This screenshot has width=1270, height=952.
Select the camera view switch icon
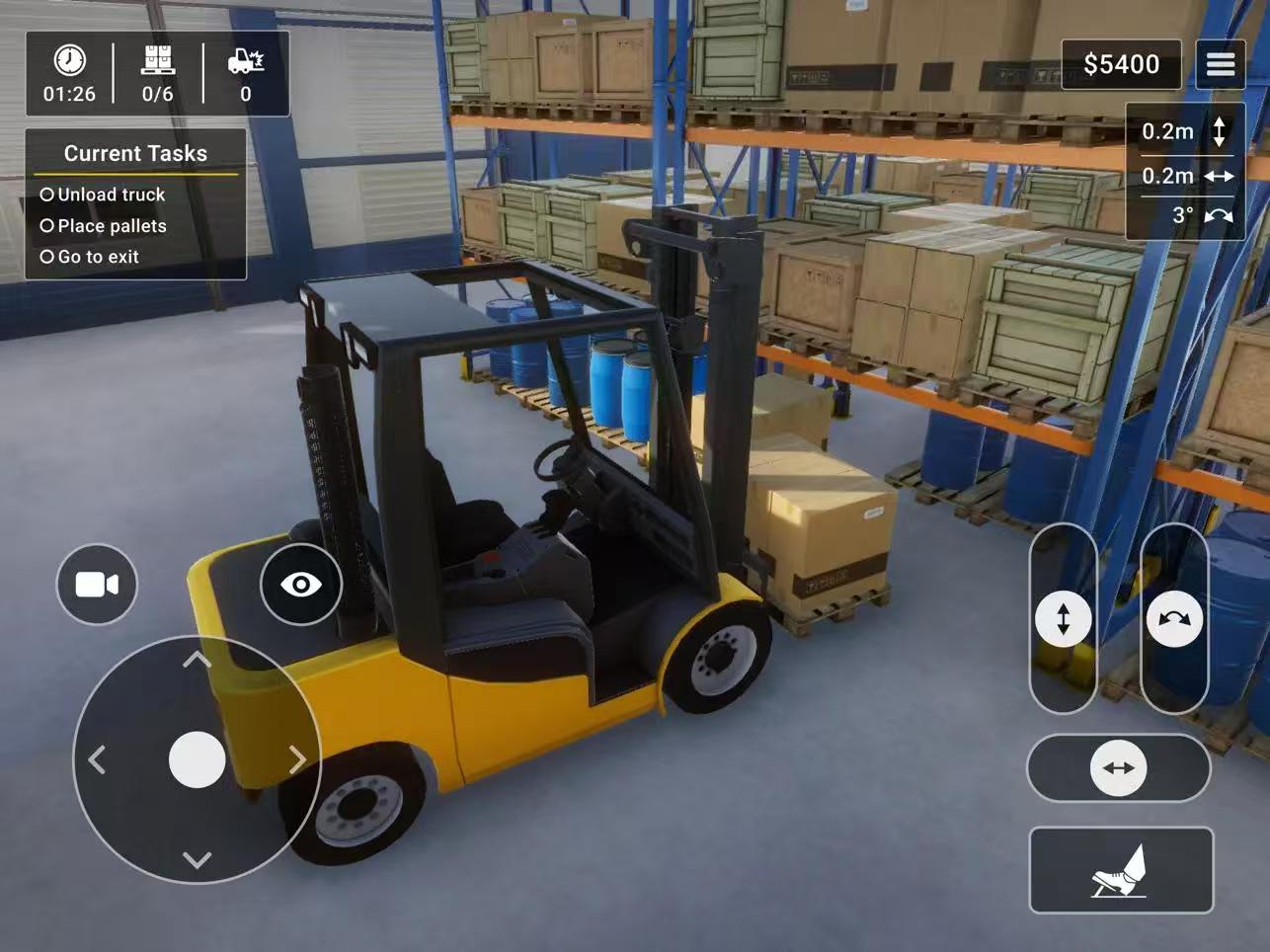95,585
